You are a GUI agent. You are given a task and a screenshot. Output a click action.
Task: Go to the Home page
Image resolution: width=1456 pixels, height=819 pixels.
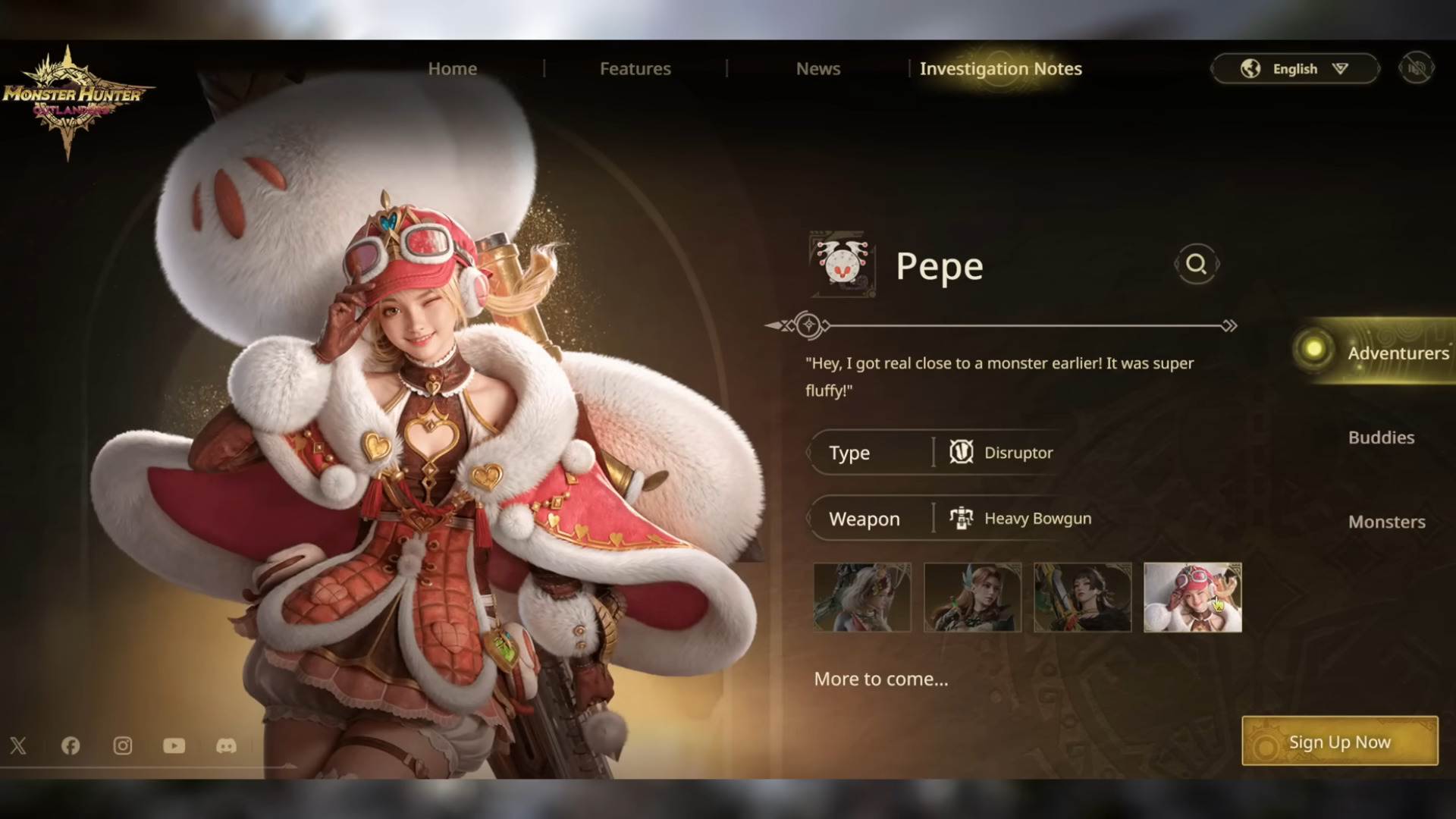click(x=452, y=69)
